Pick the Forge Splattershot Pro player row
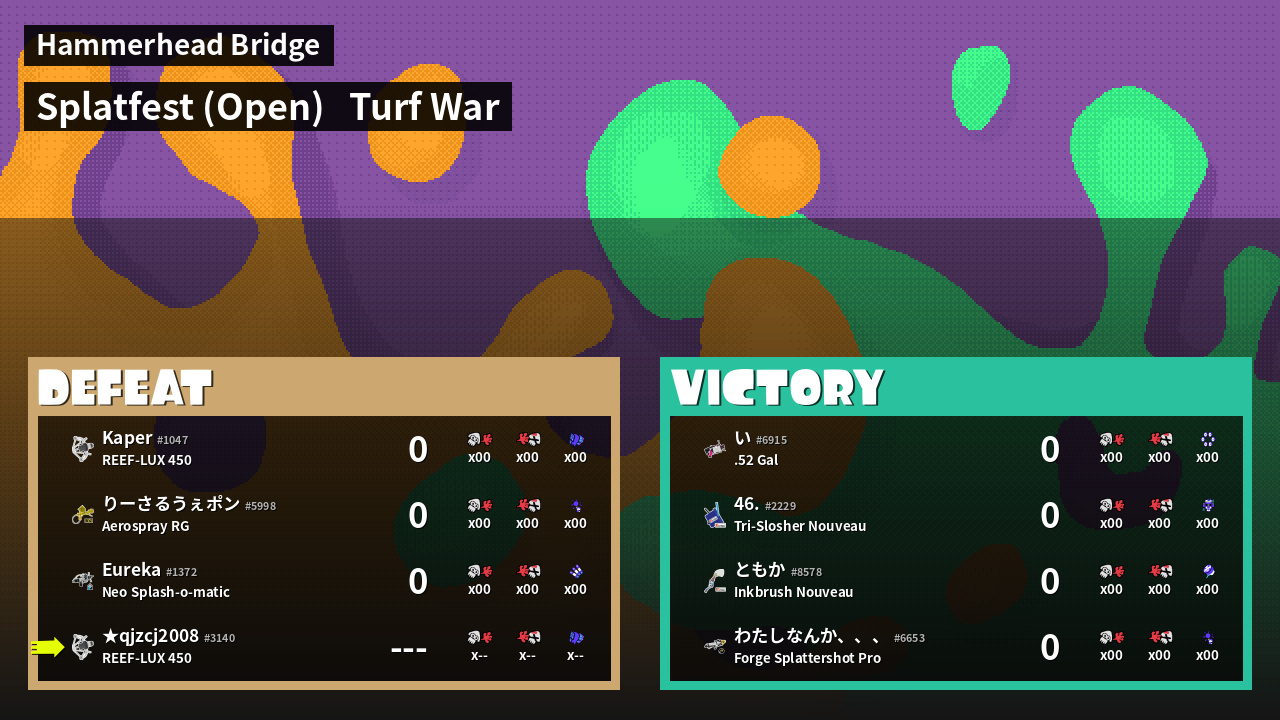This screenshot has width=1280, height=720. (956, 647)
